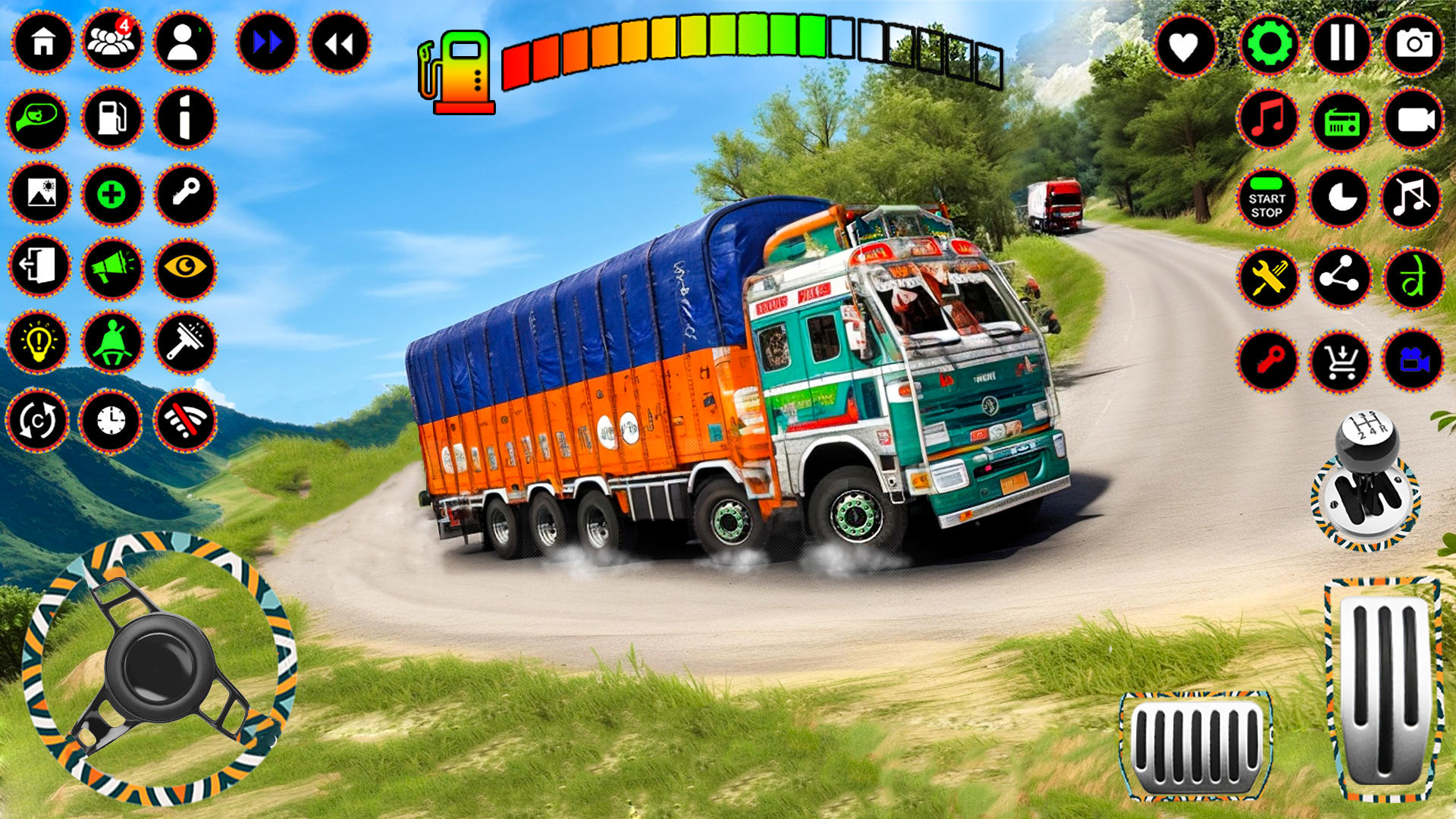The width and height of the screenshot is (1456, 819).
Task: Pause the game
Action: coord(1341,43)
